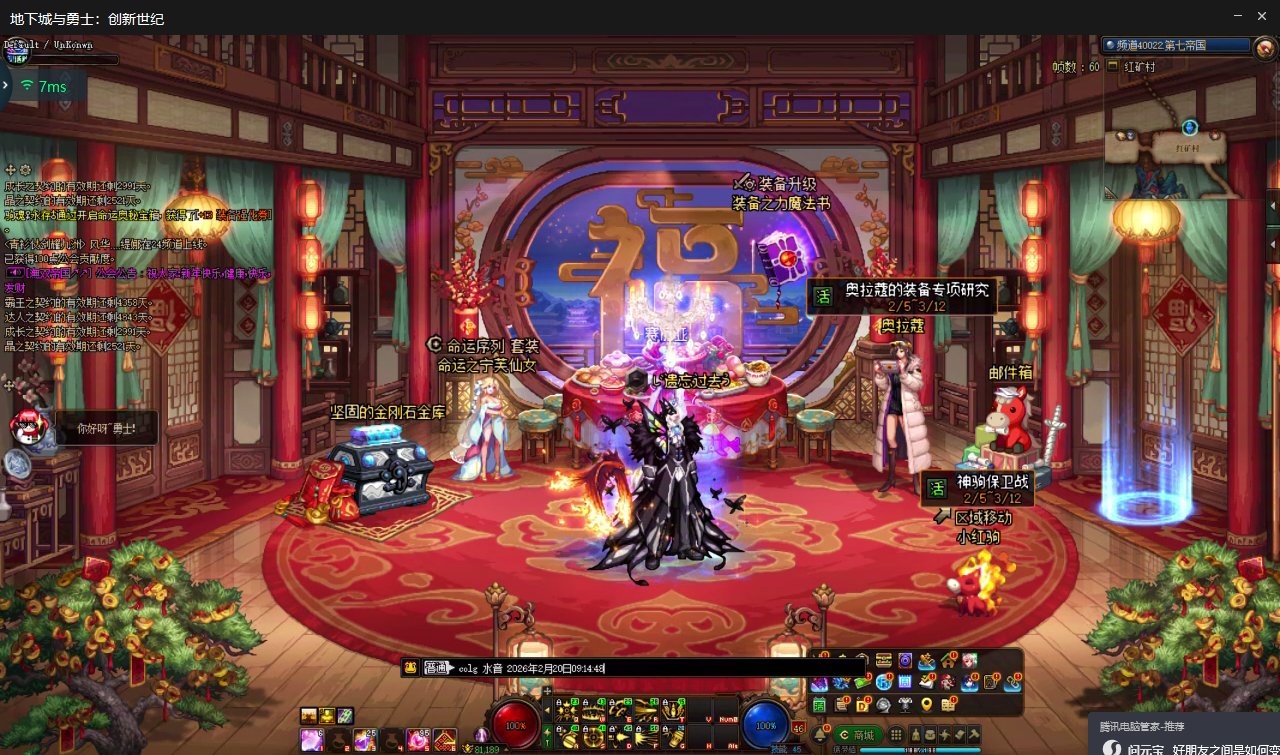Image resolution: width=1280 pixels, height=755 pixels.
Task: Close the game window
Action: coord(1263,17)
